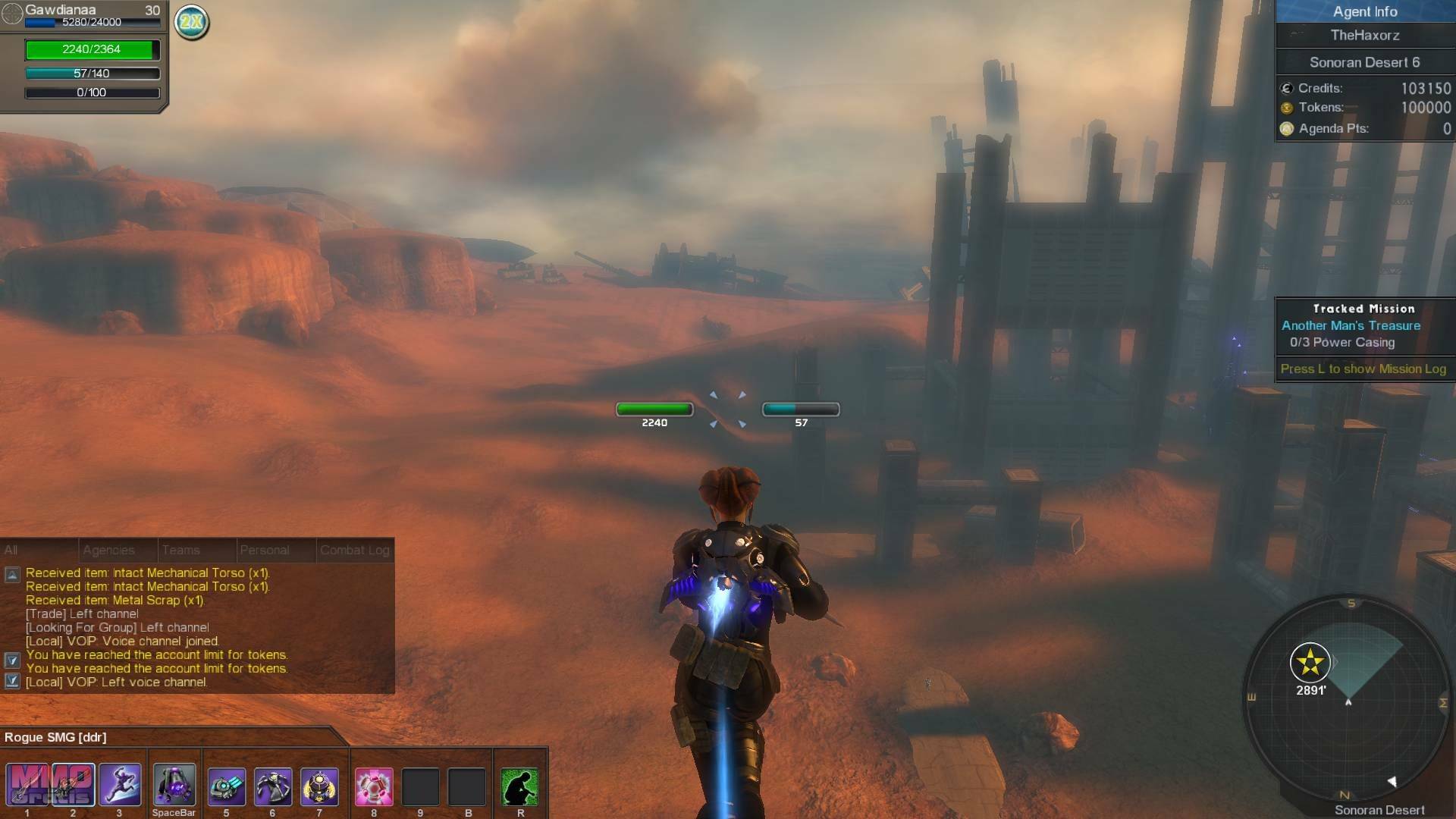Use the pink shield ability in slot 8

click(374, 786)
